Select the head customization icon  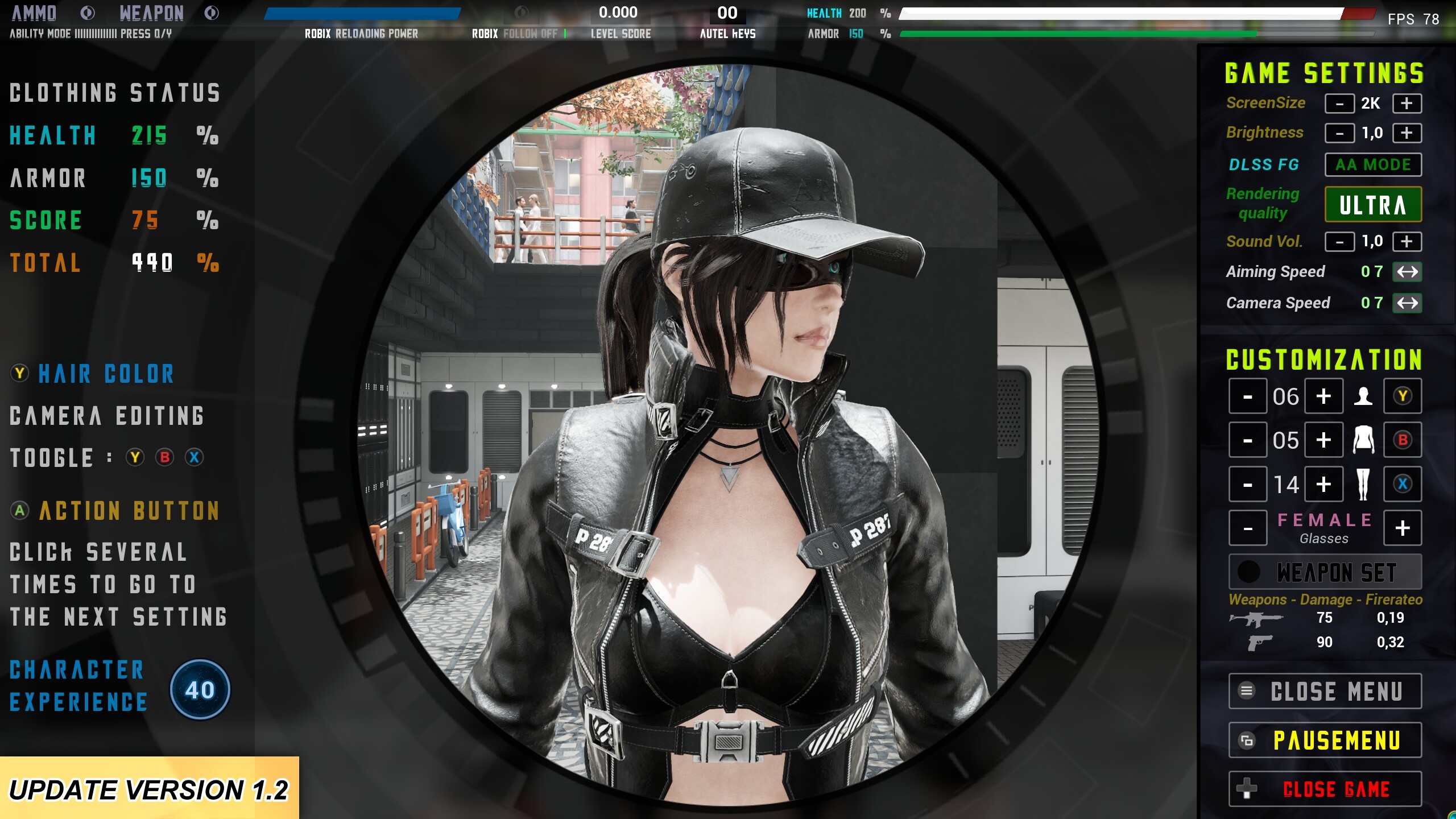1364,396
